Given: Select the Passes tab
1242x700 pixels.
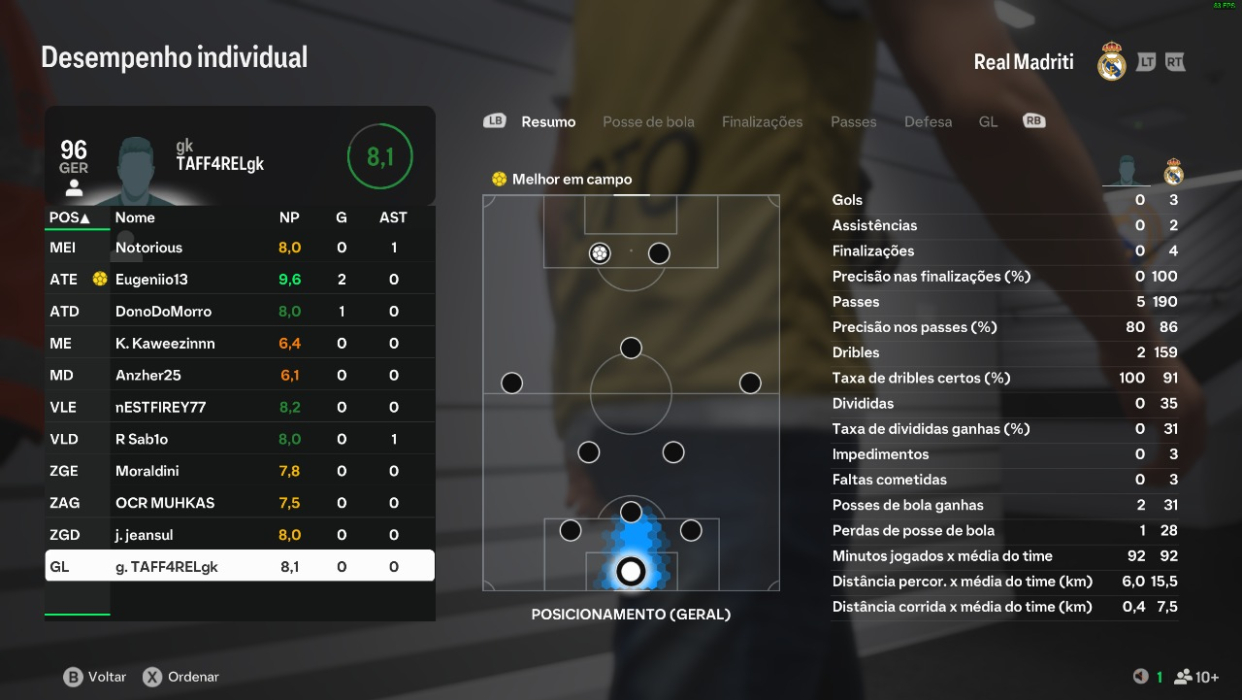Looking at the screenshot, I should (853, 122).
